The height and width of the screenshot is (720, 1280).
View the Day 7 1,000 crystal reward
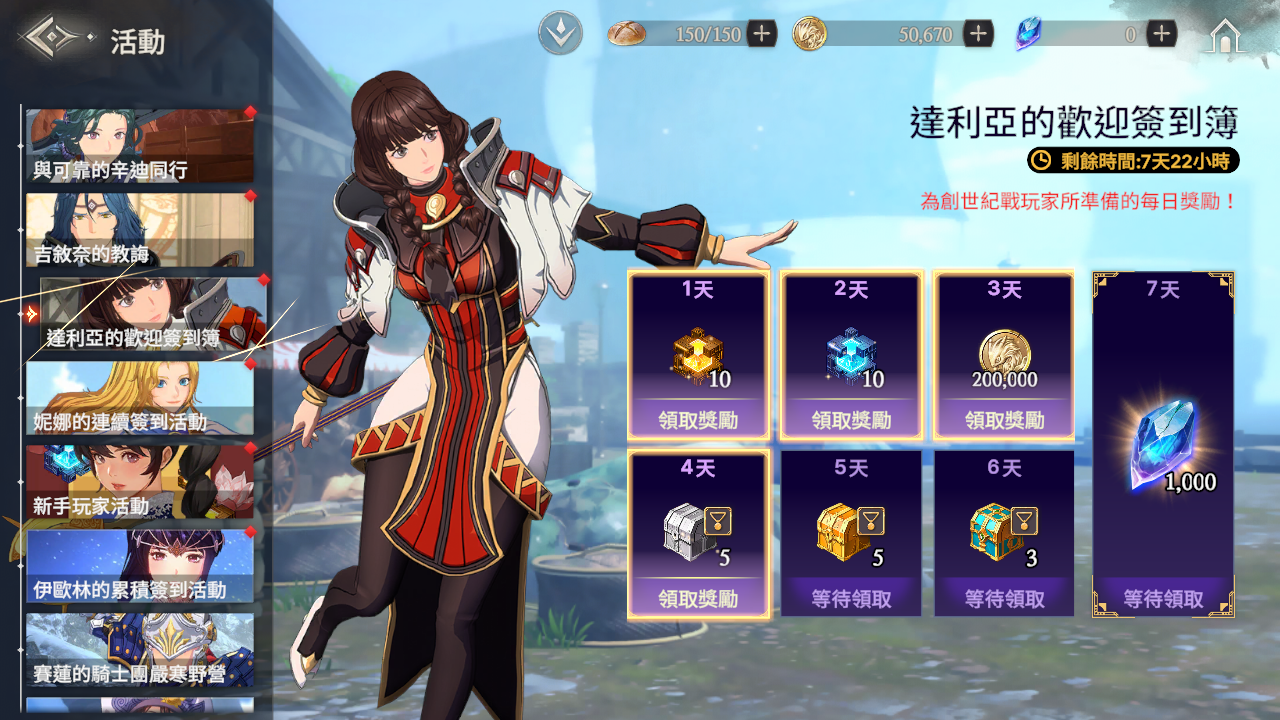coord(1163,444)
